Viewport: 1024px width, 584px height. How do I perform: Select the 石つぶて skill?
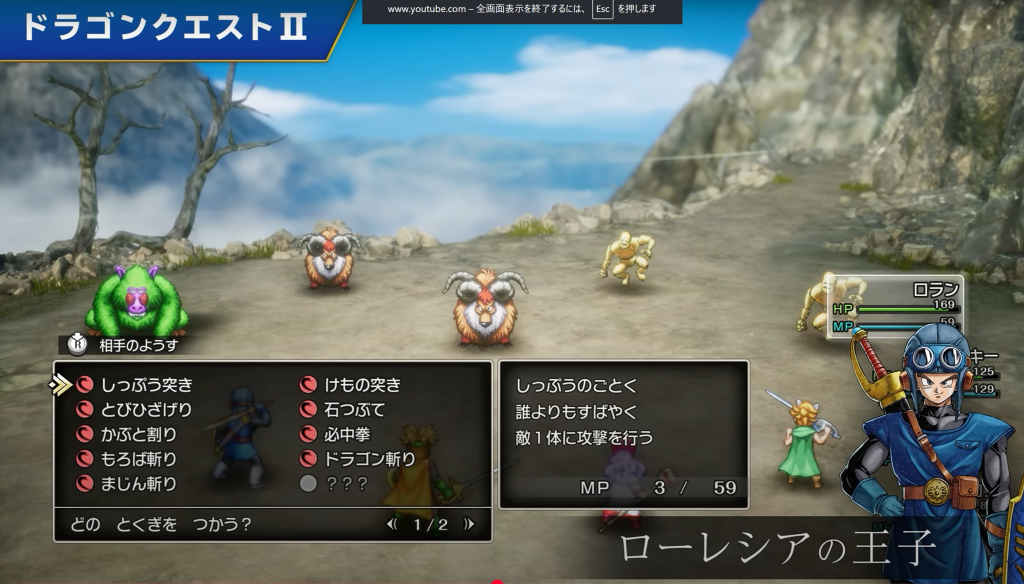(x=354, y=409)
